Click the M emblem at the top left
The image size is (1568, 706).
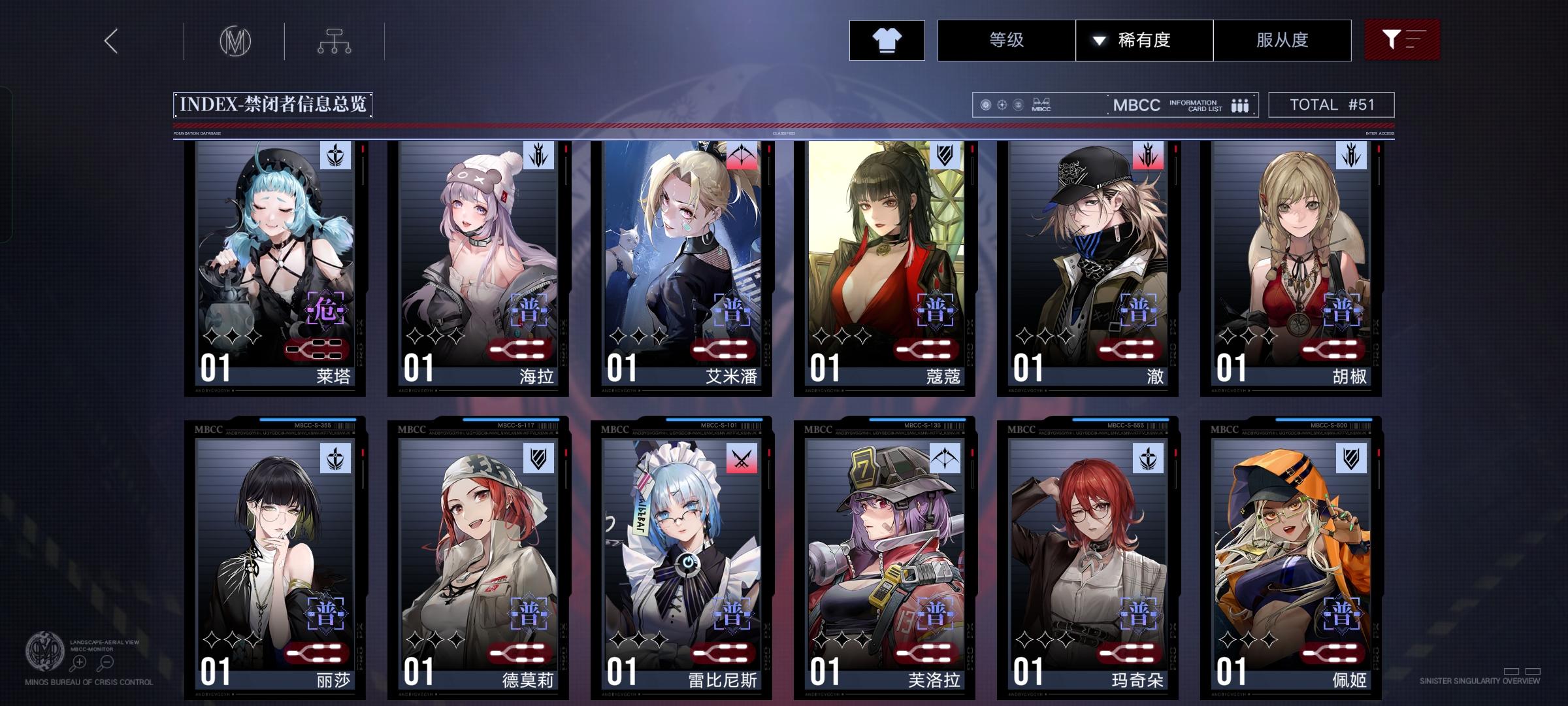coord(237,40)
